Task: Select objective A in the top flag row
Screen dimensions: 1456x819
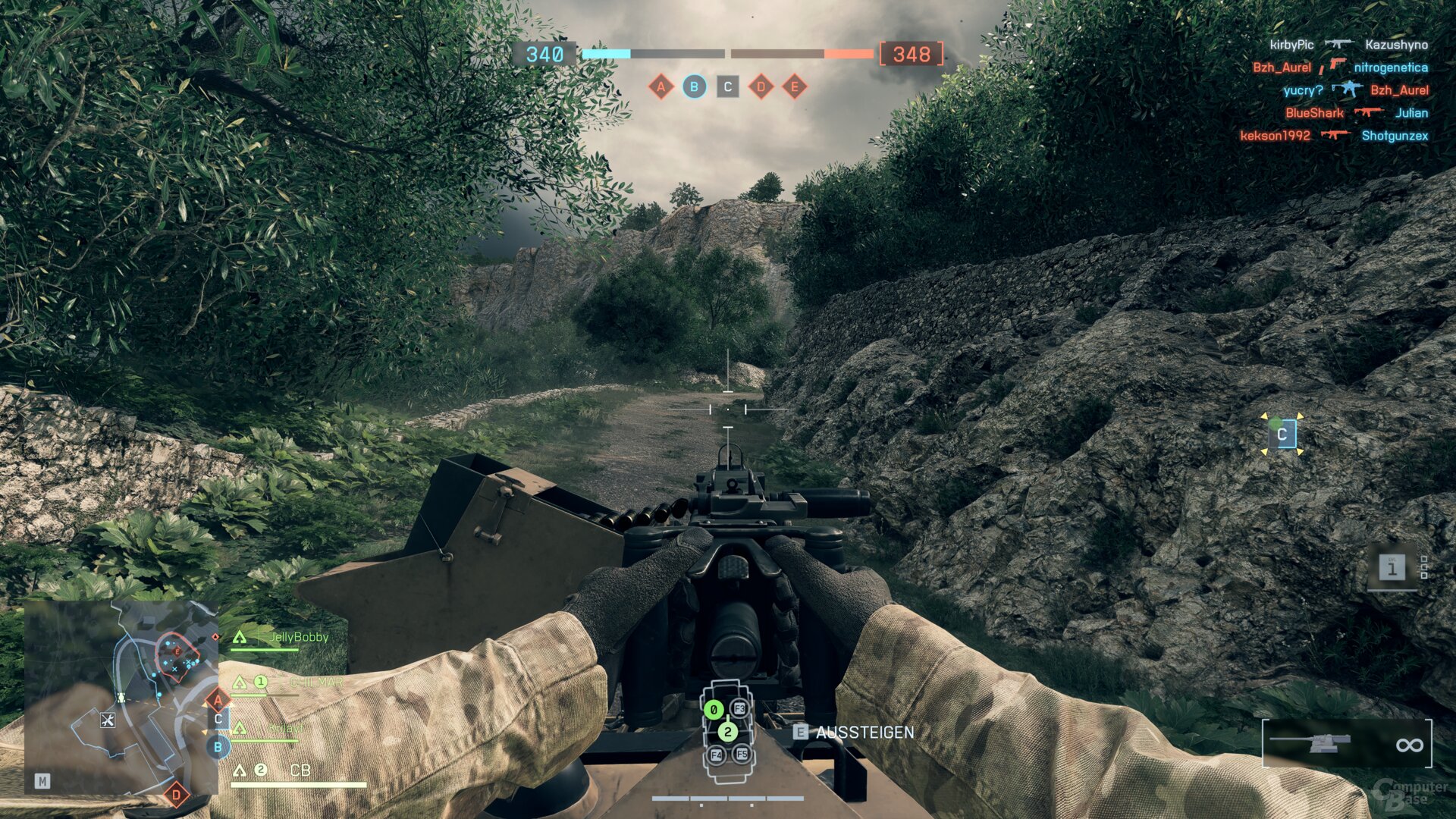Action: (x=661, y=86)
